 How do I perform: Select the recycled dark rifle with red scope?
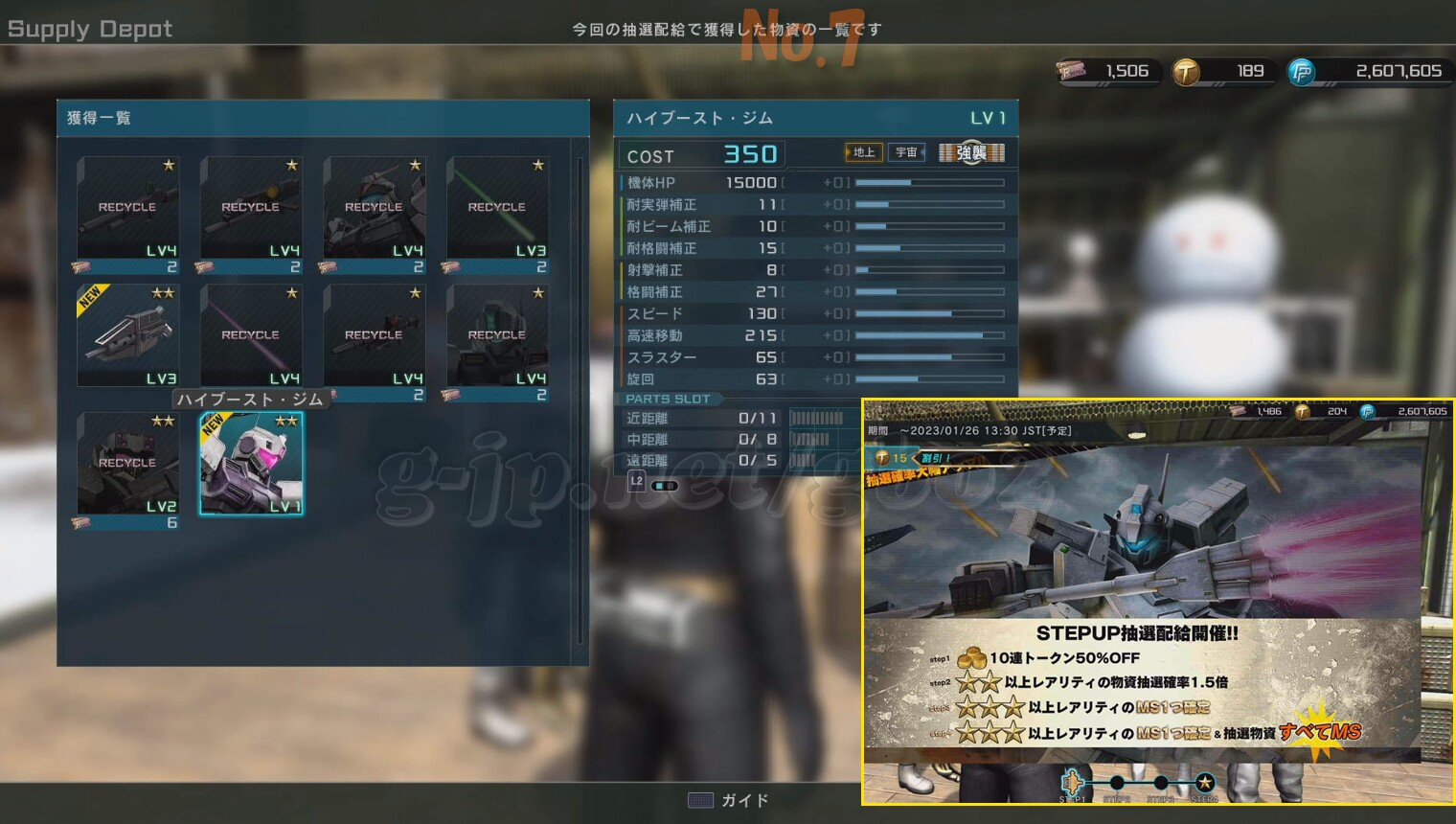coord(374,335)
